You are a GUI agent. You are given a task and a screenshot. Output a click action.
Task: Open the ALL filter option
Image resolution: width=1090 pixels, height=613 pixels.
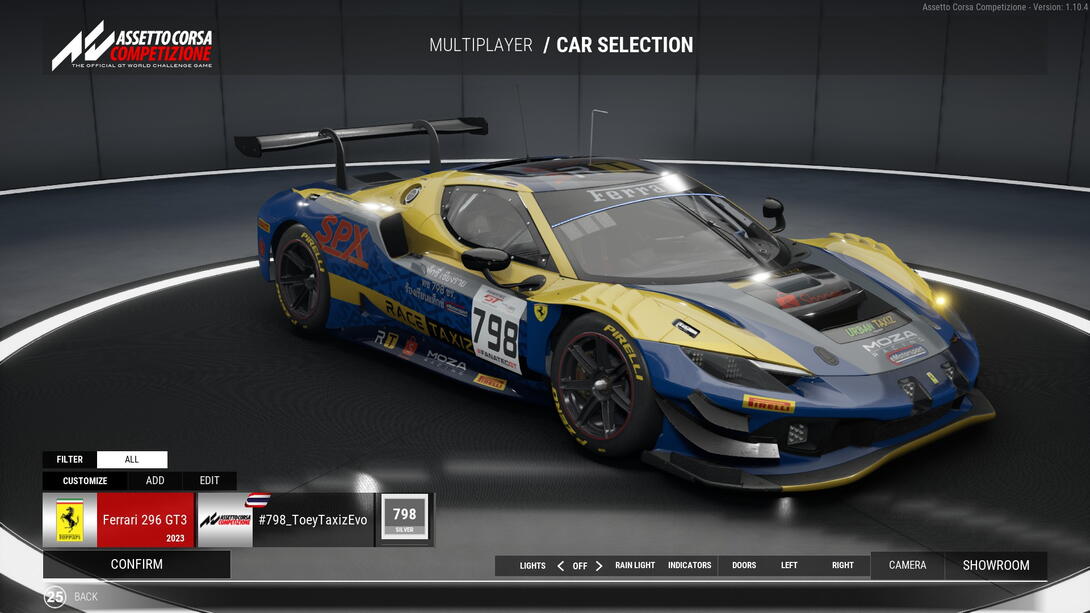click(132, 460)
